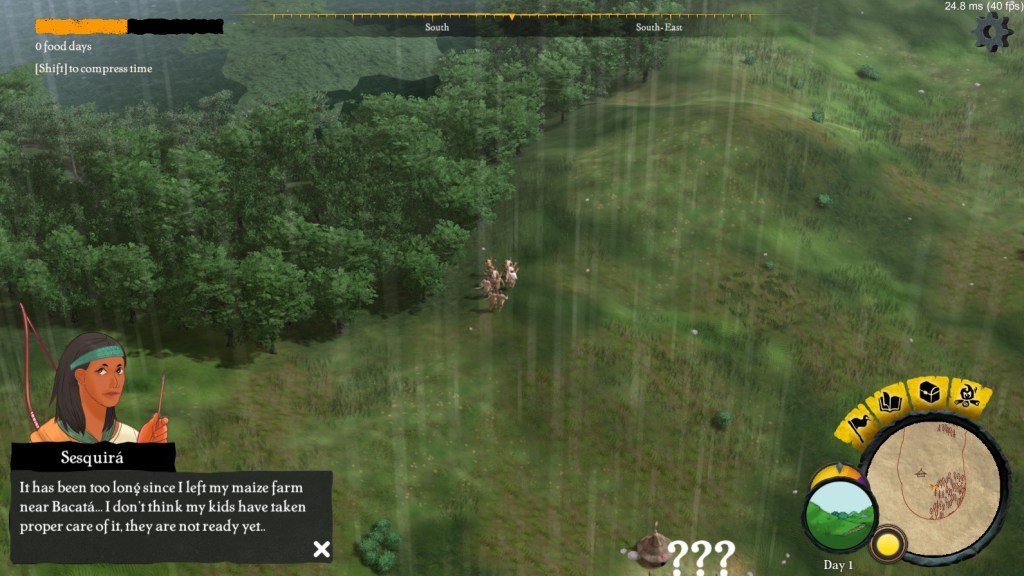
Task: Open the treasure chest inventory tab
Action: 930,392
